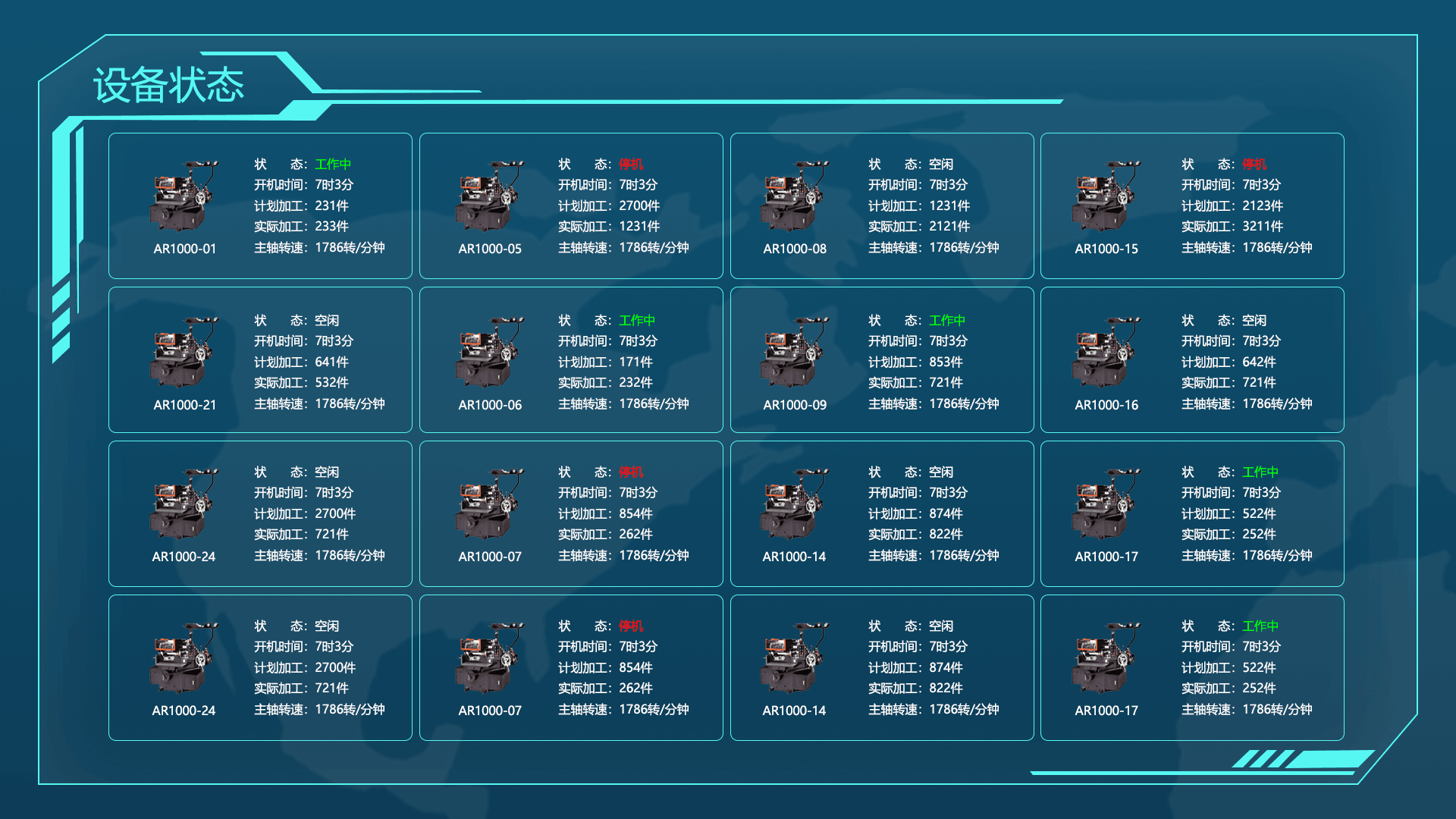Select the AR1000-01 device card
This screenshot has height=819, width=1456.
tap(260, 206)
